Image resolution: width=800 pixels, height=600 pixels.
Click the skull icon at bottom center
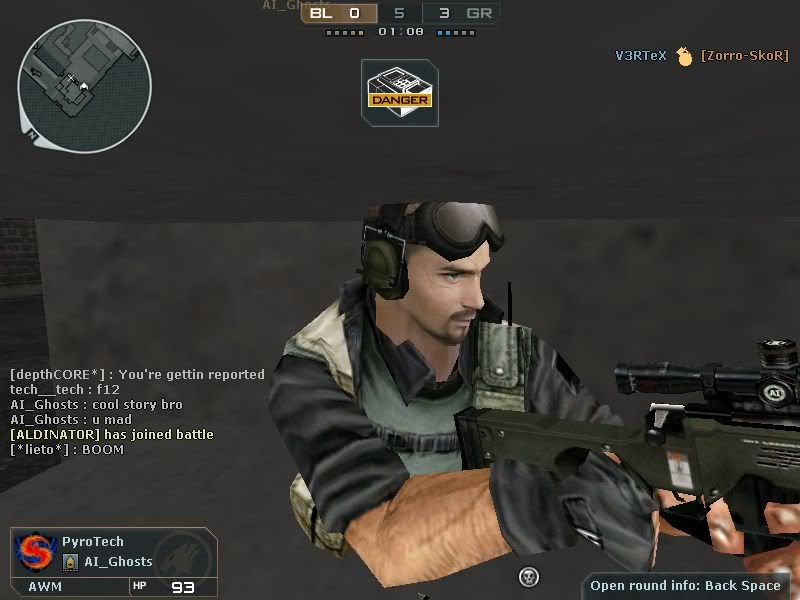(529, 576)
